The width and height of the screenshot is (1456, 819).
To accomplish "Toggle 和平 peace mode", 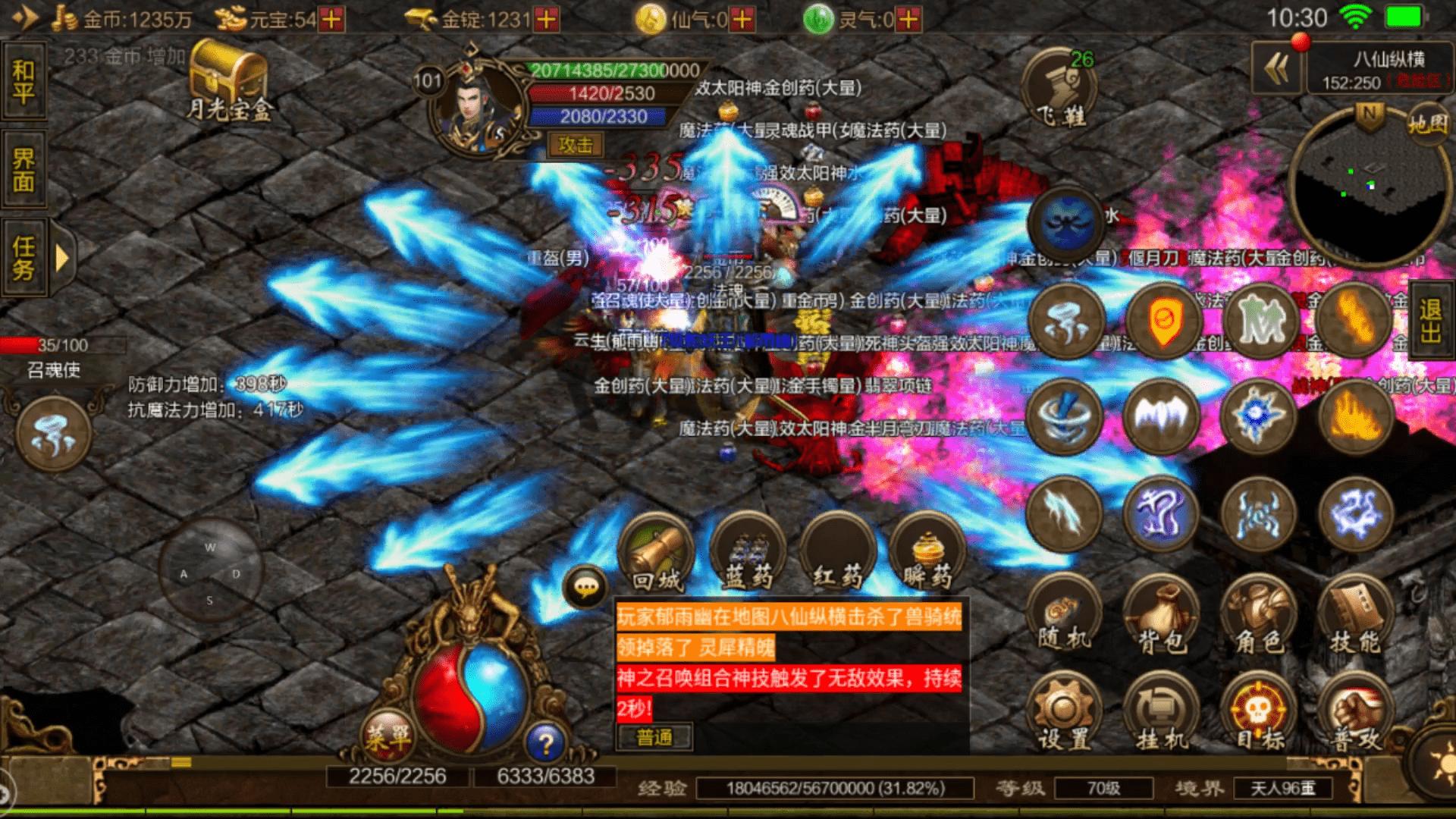I will [25, 79].
